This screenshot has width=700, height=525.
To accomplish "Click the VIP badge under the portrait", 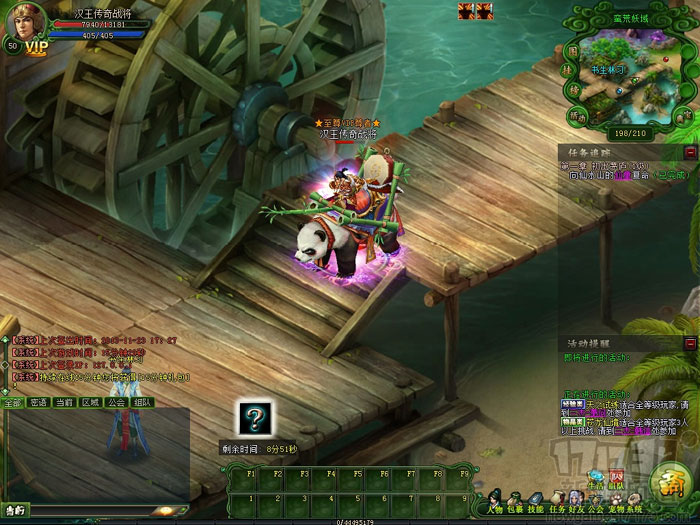I will tap(36, 47).
